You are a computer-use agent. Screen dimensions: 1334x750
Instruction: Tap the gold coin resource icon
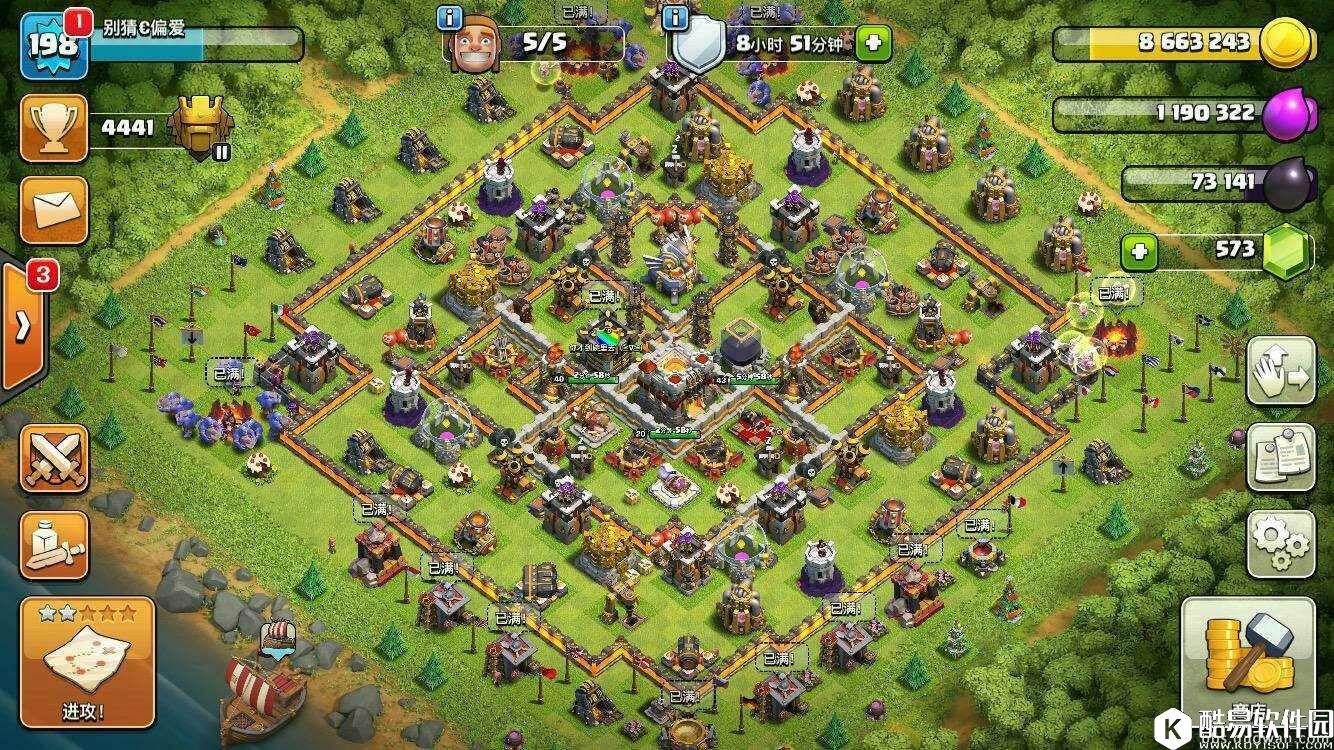pos(1285,44)
